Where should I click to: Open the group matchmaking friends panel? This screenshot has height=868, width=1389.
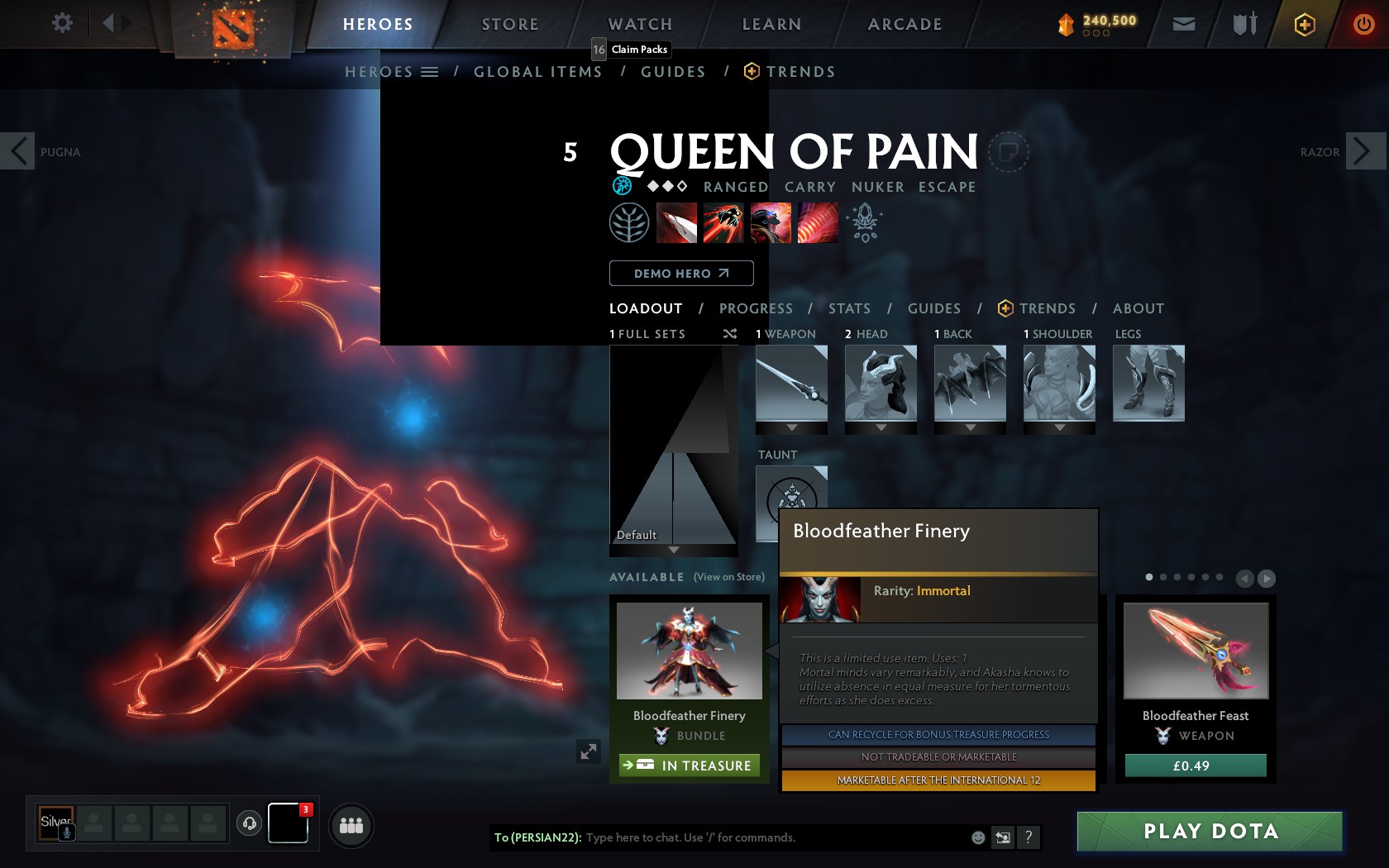[350, 825]
